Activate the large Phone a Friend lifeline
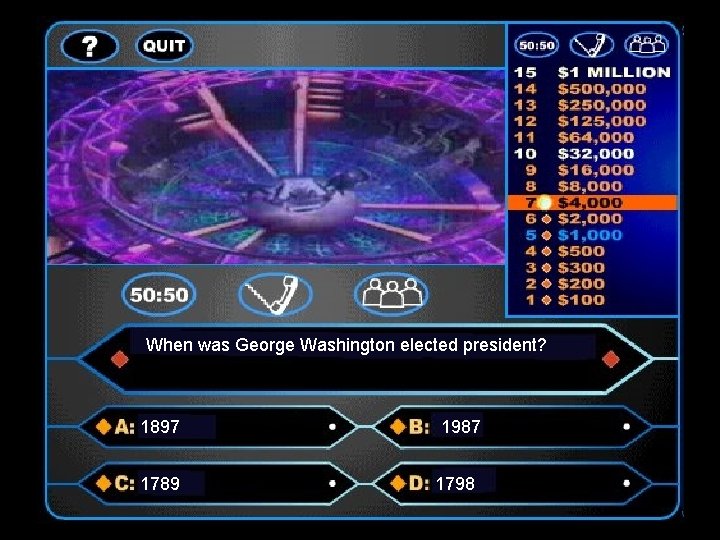The image size is (720, 540). 276,295
